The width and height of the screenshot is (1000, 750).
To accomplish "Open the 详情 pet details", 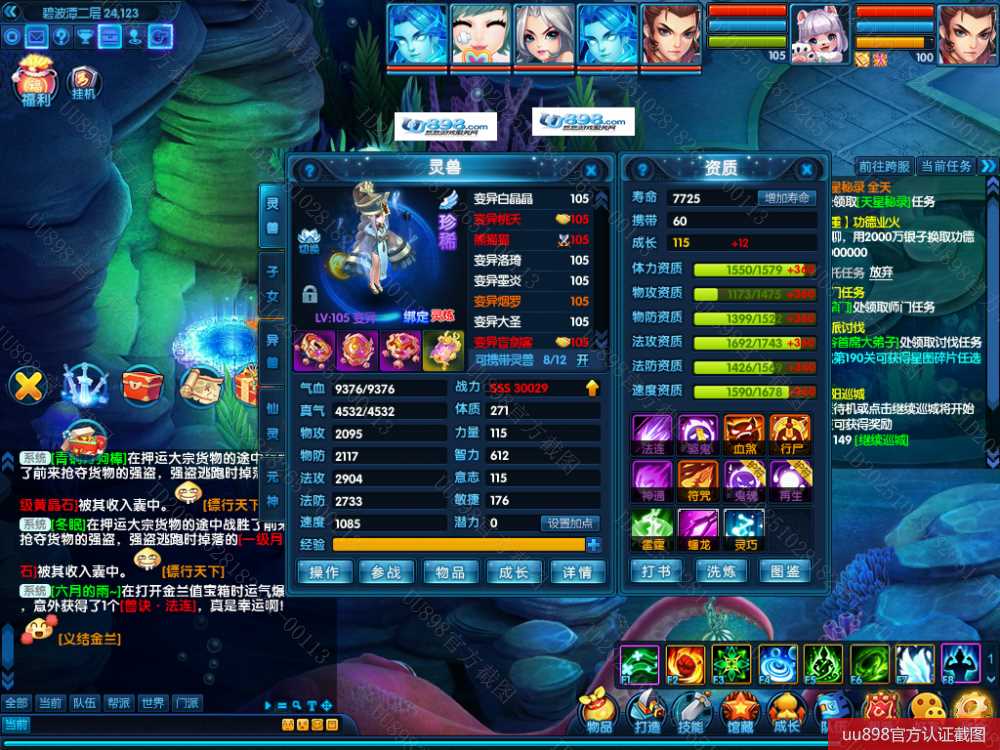I will [577, 572].
